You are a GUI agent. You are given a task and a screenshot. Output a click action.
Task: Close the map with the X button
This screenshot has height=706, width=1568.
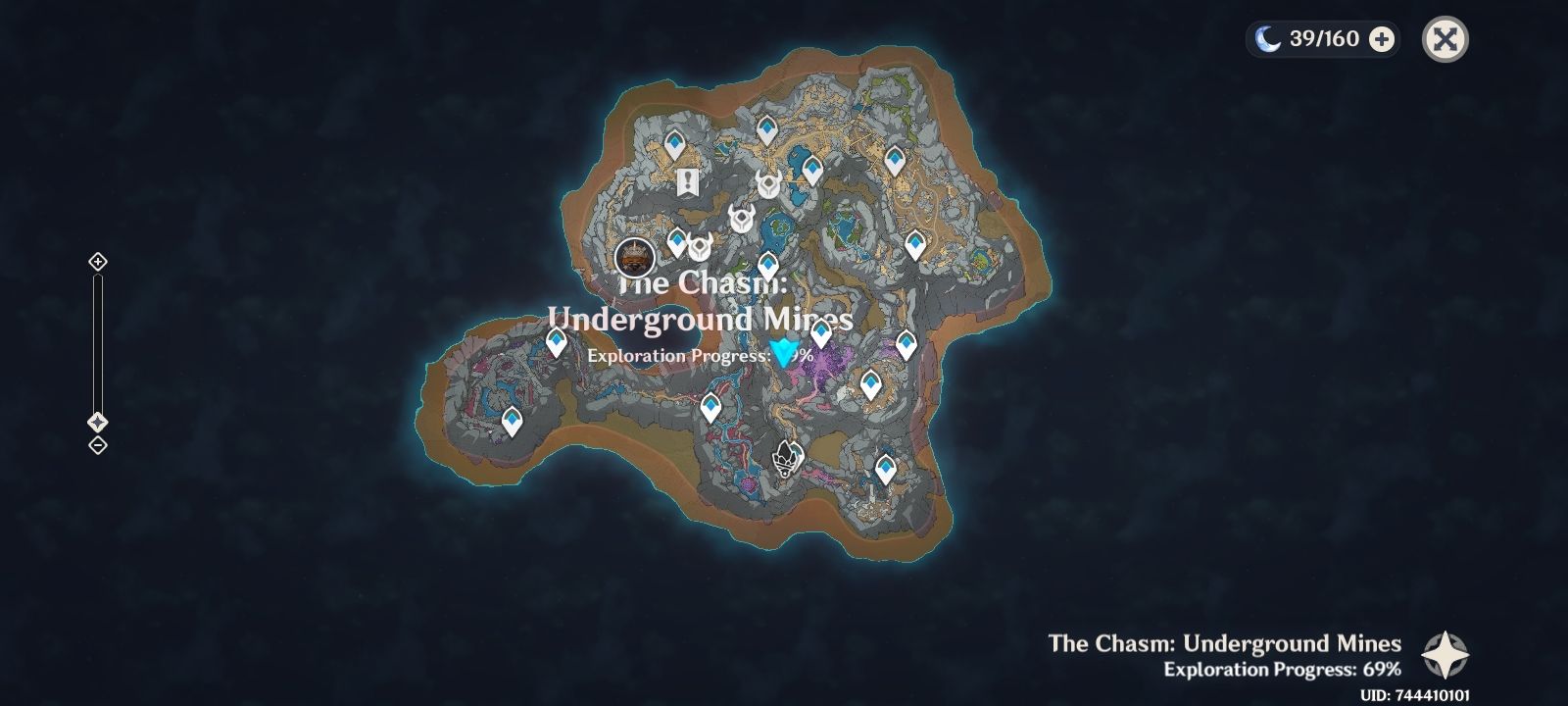tap(1445, 40)
